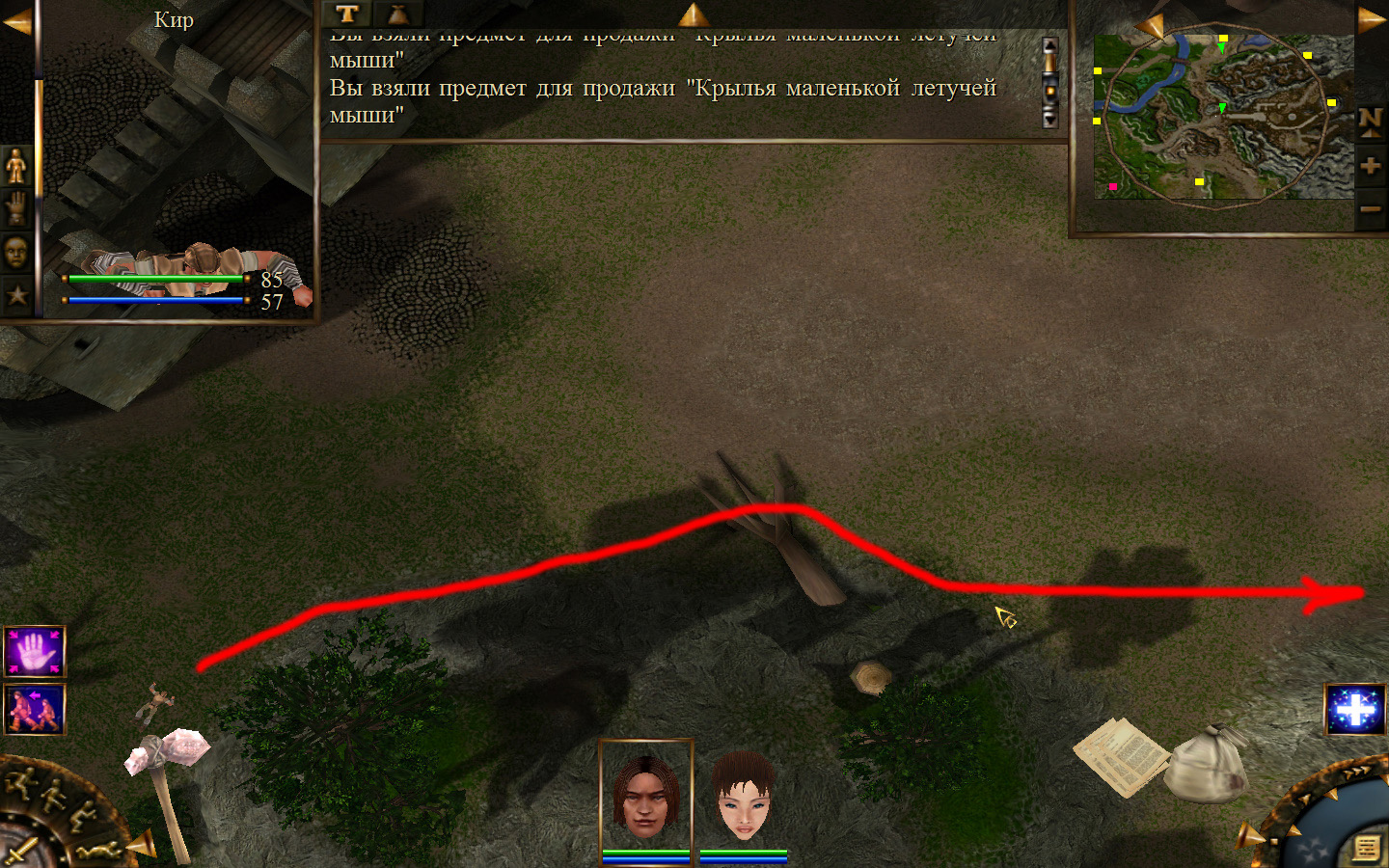Switch to the T text log tab
This screenshot has height=868, width=1389.
point(347,14)
